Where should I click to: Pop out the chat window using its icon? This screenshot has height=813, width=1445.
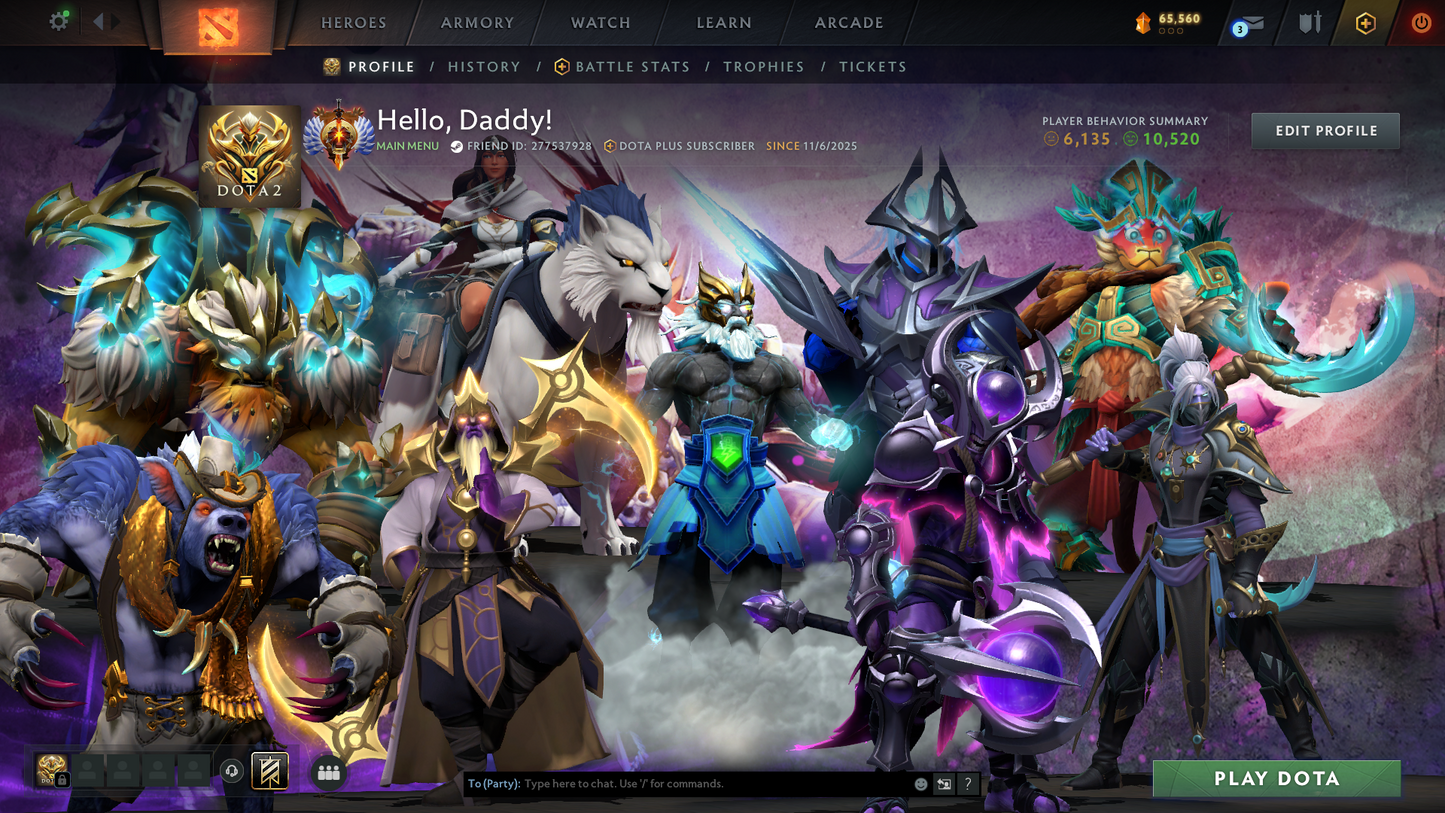[x=943, y=784]
